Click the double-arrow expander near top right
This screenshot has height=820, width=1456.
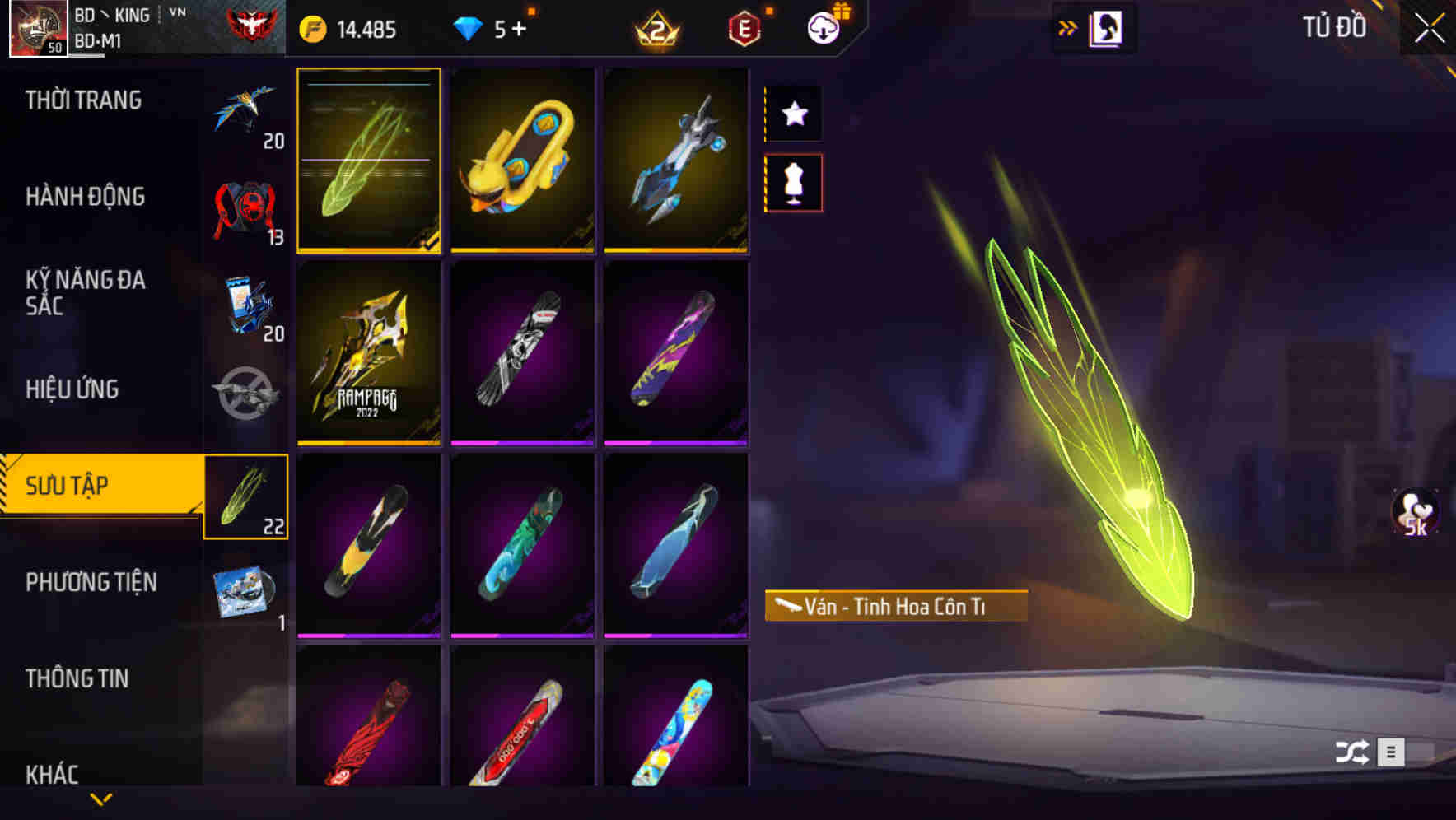point(1067,27)
